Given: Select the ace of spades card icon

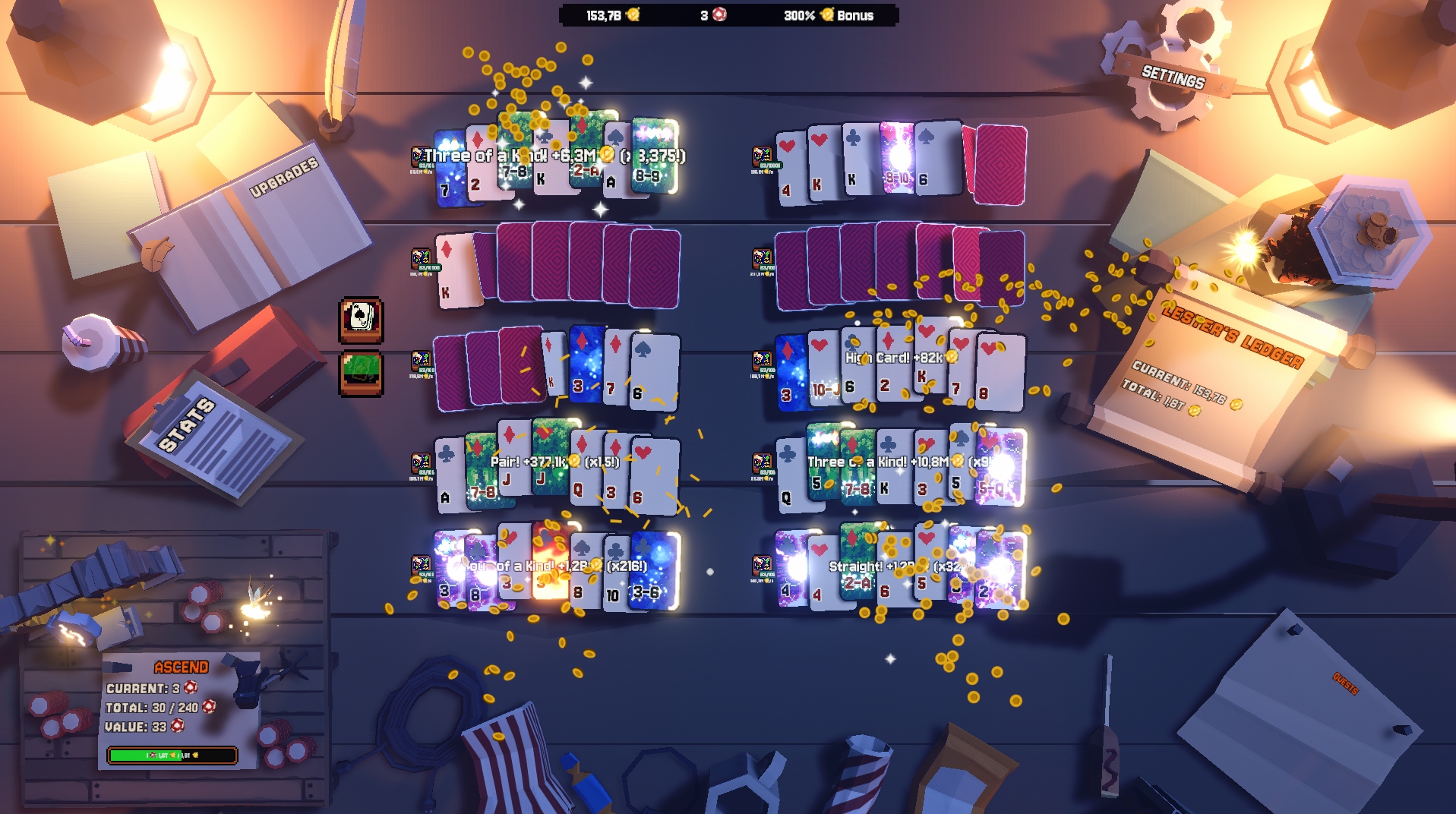Looking at the screenshot, I should 361,319.
